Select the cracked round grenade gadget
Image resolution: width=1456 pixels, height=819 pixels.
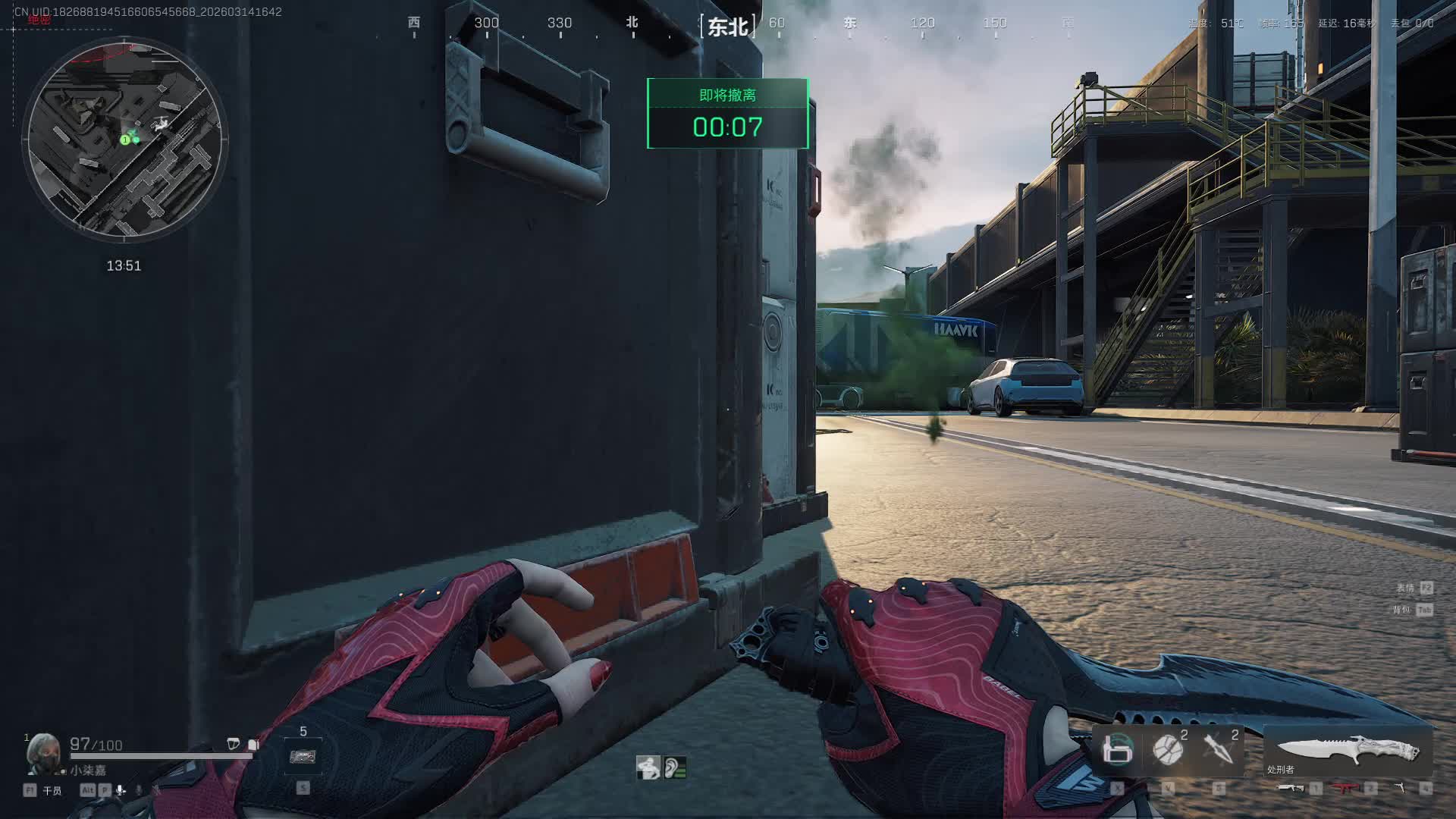point(1168,750)
